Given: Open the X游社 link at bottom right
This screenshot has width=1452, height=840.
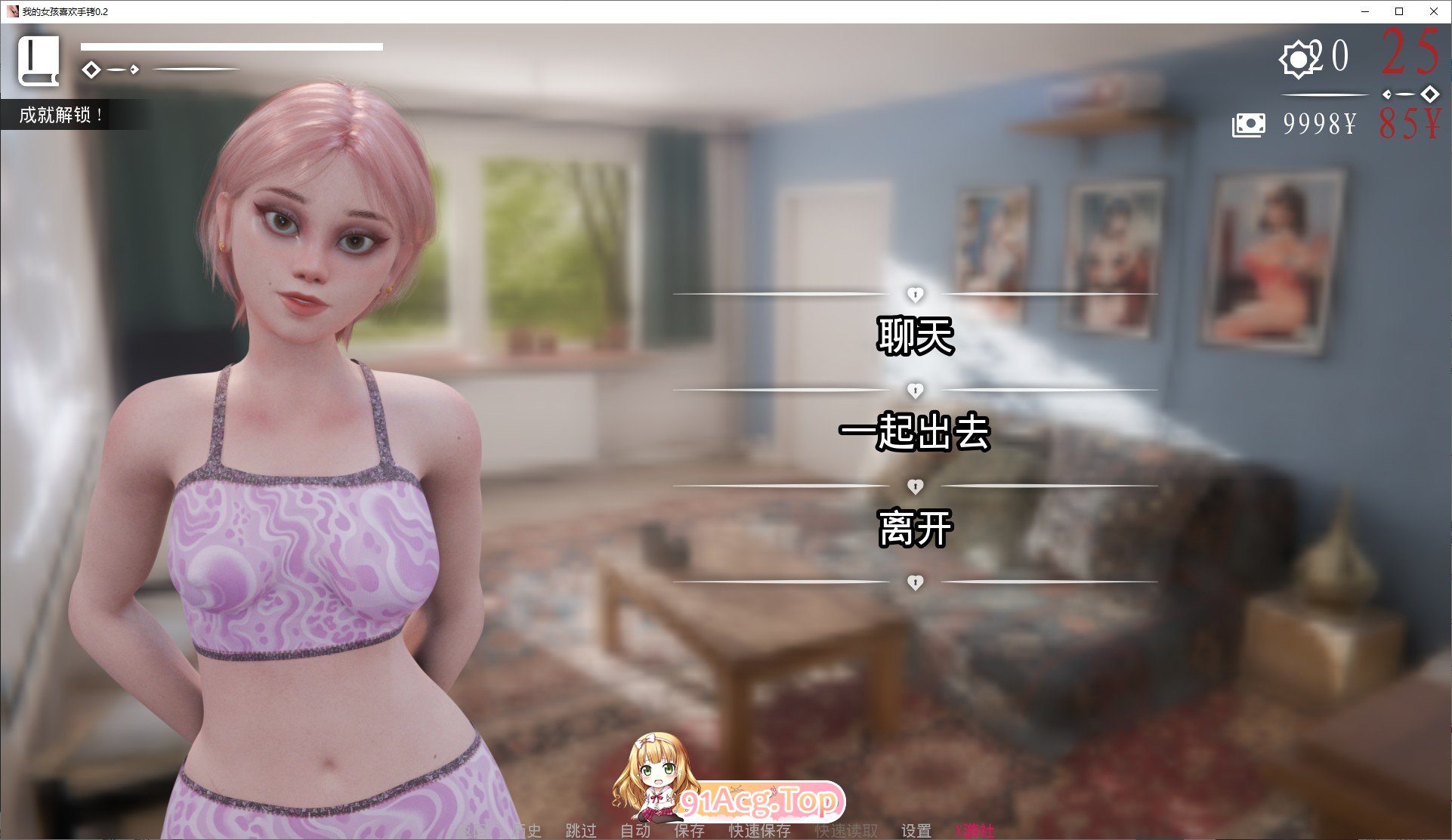Looking at the screenshot, I should click(x=974, y=831).
